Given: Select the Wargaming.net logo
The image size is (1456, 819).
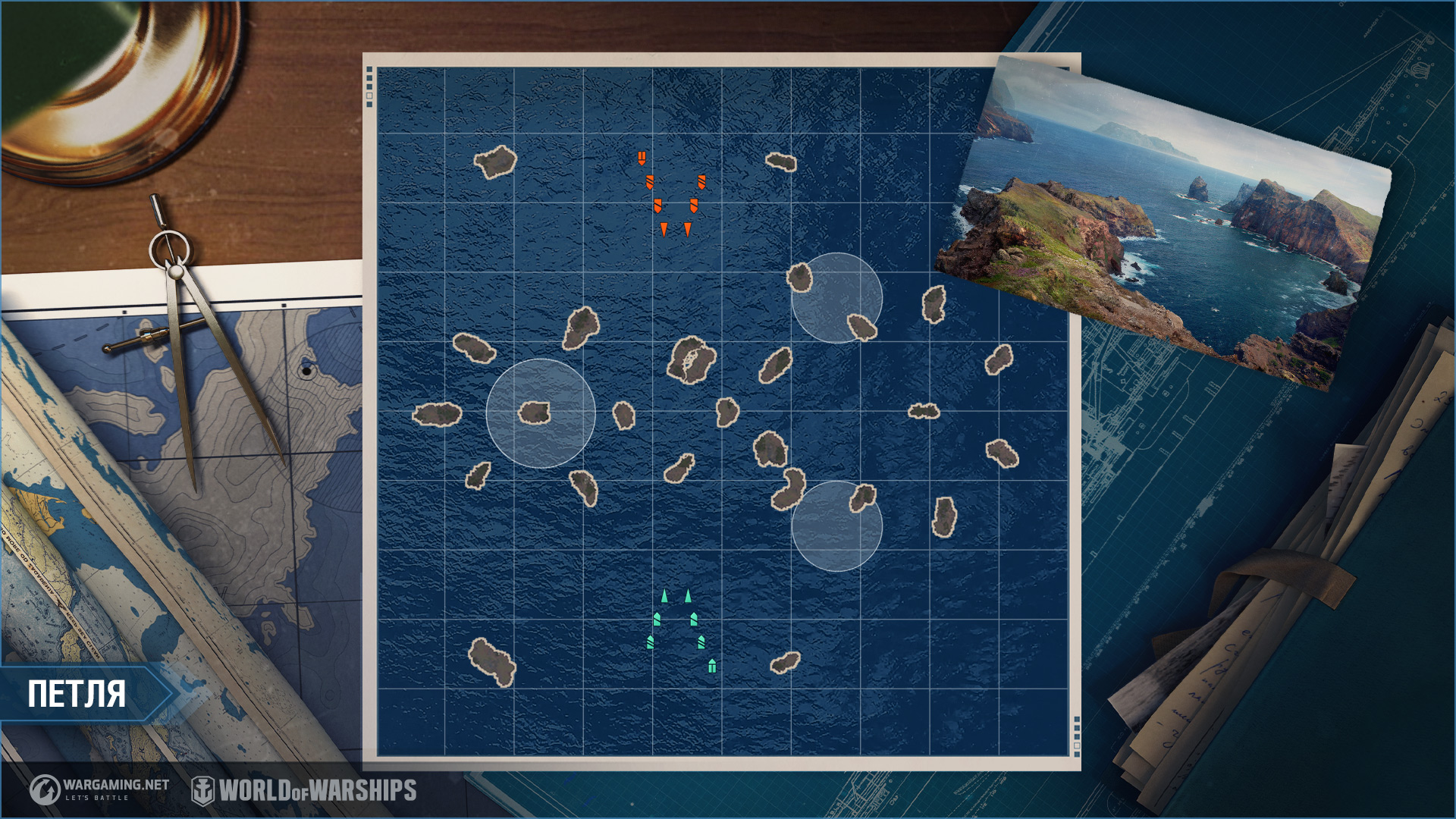Looking at the screenshot, I should (99, 789).
